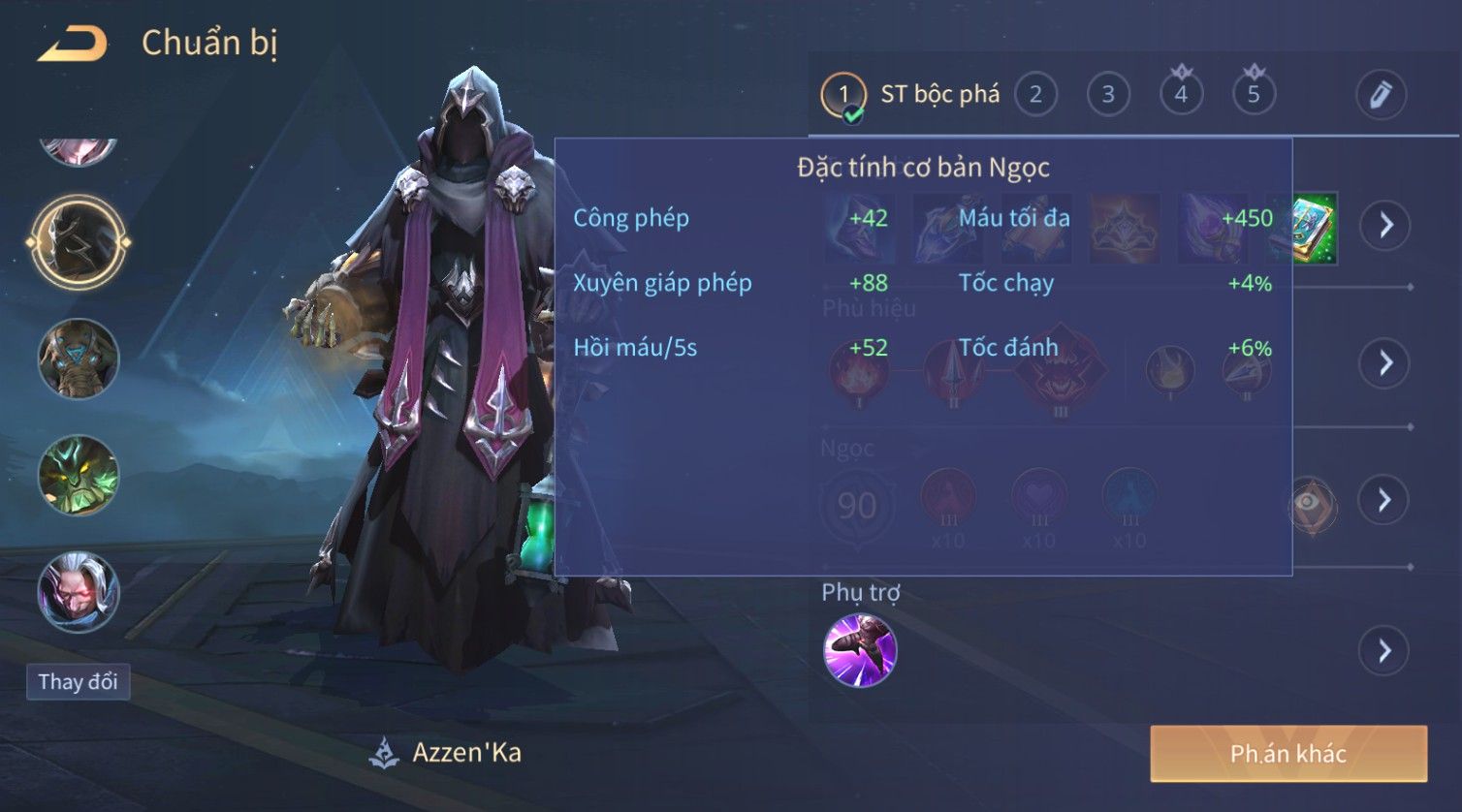Select the ST bộc phá preset
Image resolution: width=1462 pixels, height=812 pixels.
coord(911,95)
